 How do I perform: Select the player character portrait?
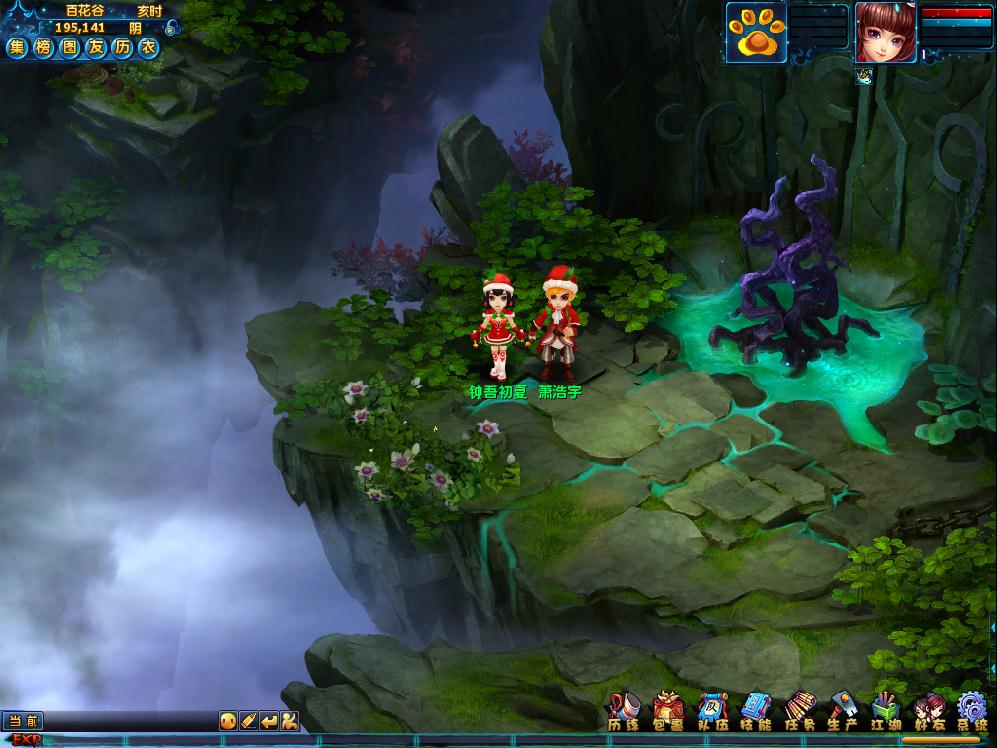point(885,31)
